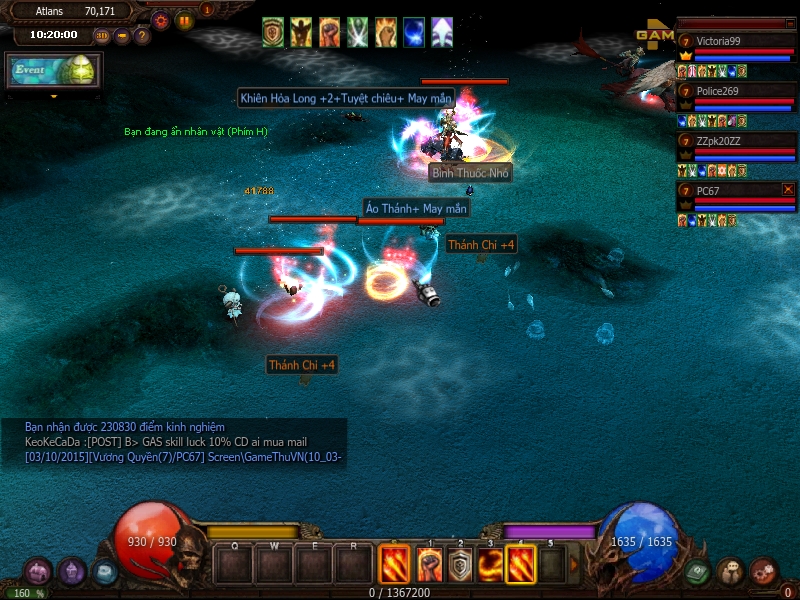Select the highlighted flame slash skill in slot 4
Screen dimensions: 800x600
pos(520,565)
